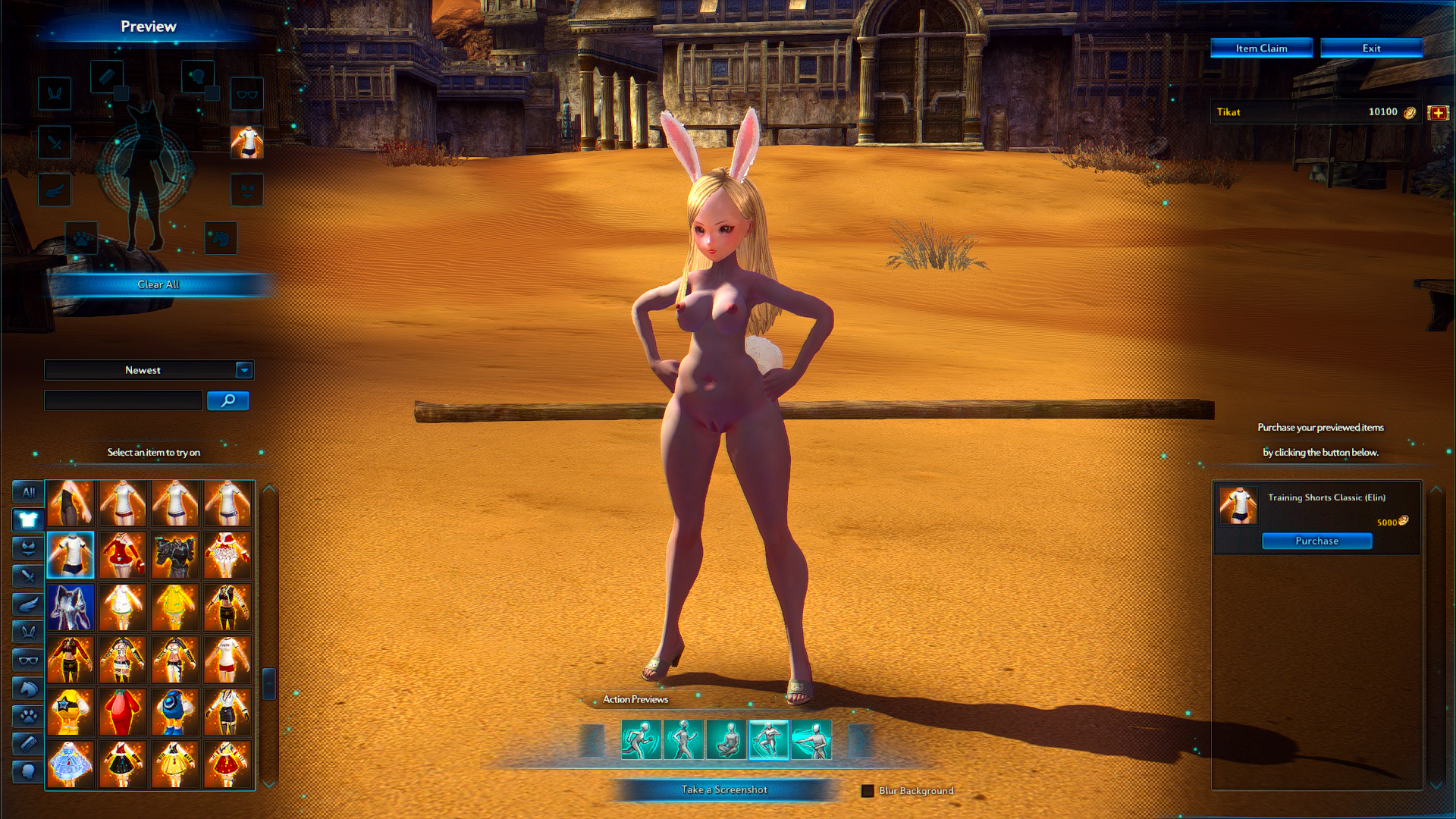Screen dimensions: 1456x819
Task: Open the eyewear equip slot
Action: pyautogui.click(x=246, y=94)
